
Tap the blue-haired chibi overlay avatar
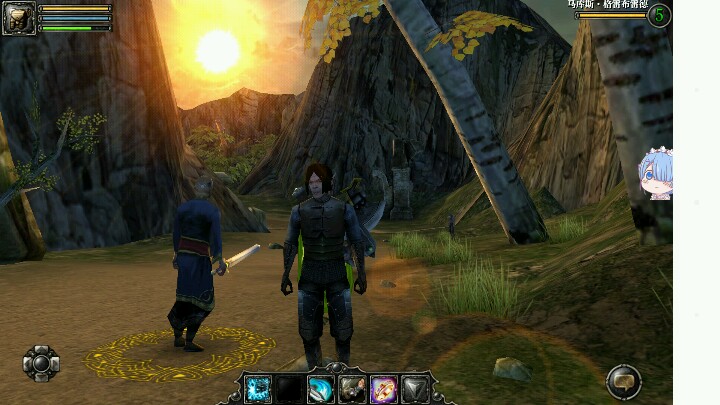click(x=656, y=174)
